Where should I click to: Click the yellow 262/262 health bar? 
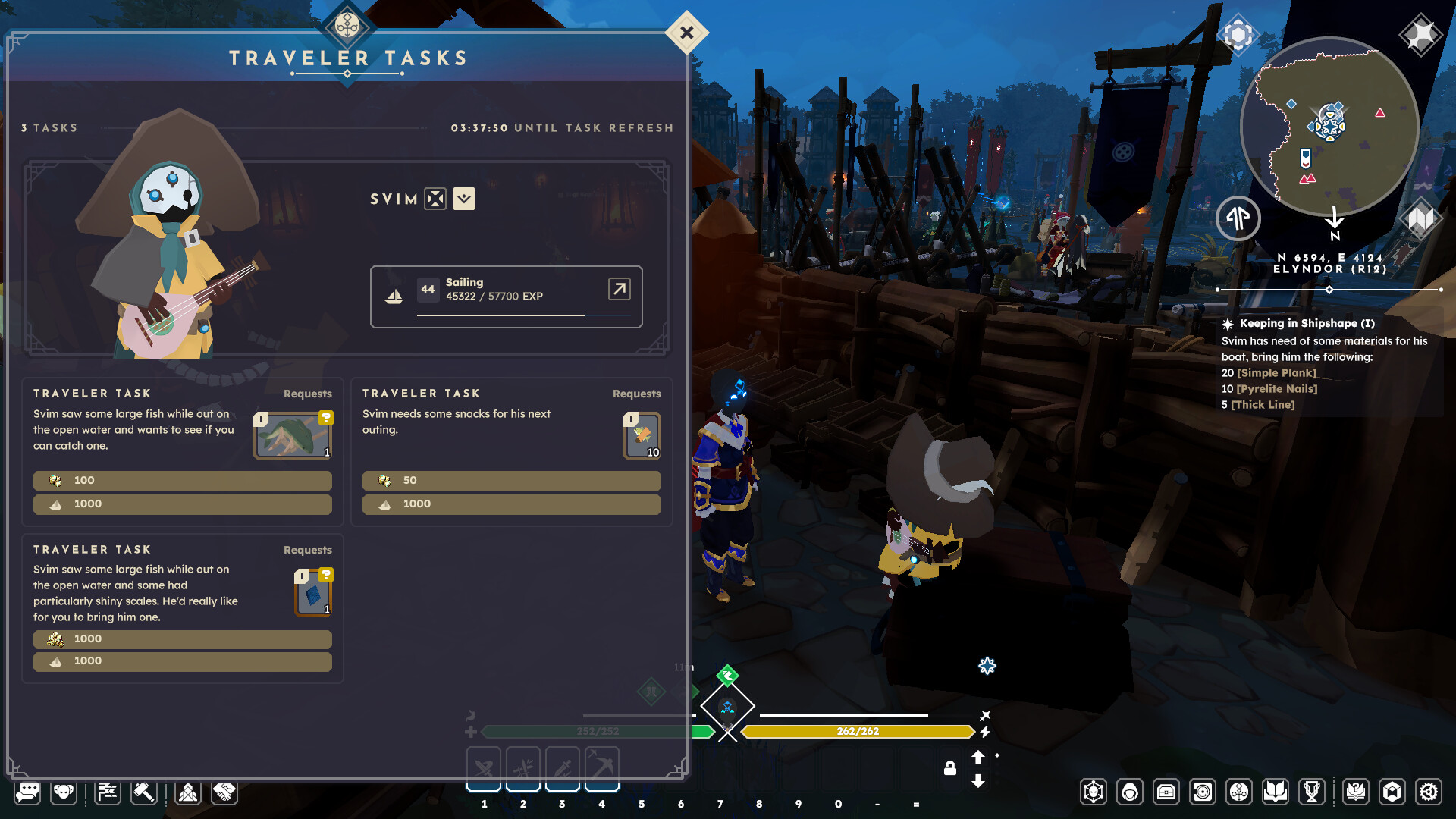click(x=857, y=731)
